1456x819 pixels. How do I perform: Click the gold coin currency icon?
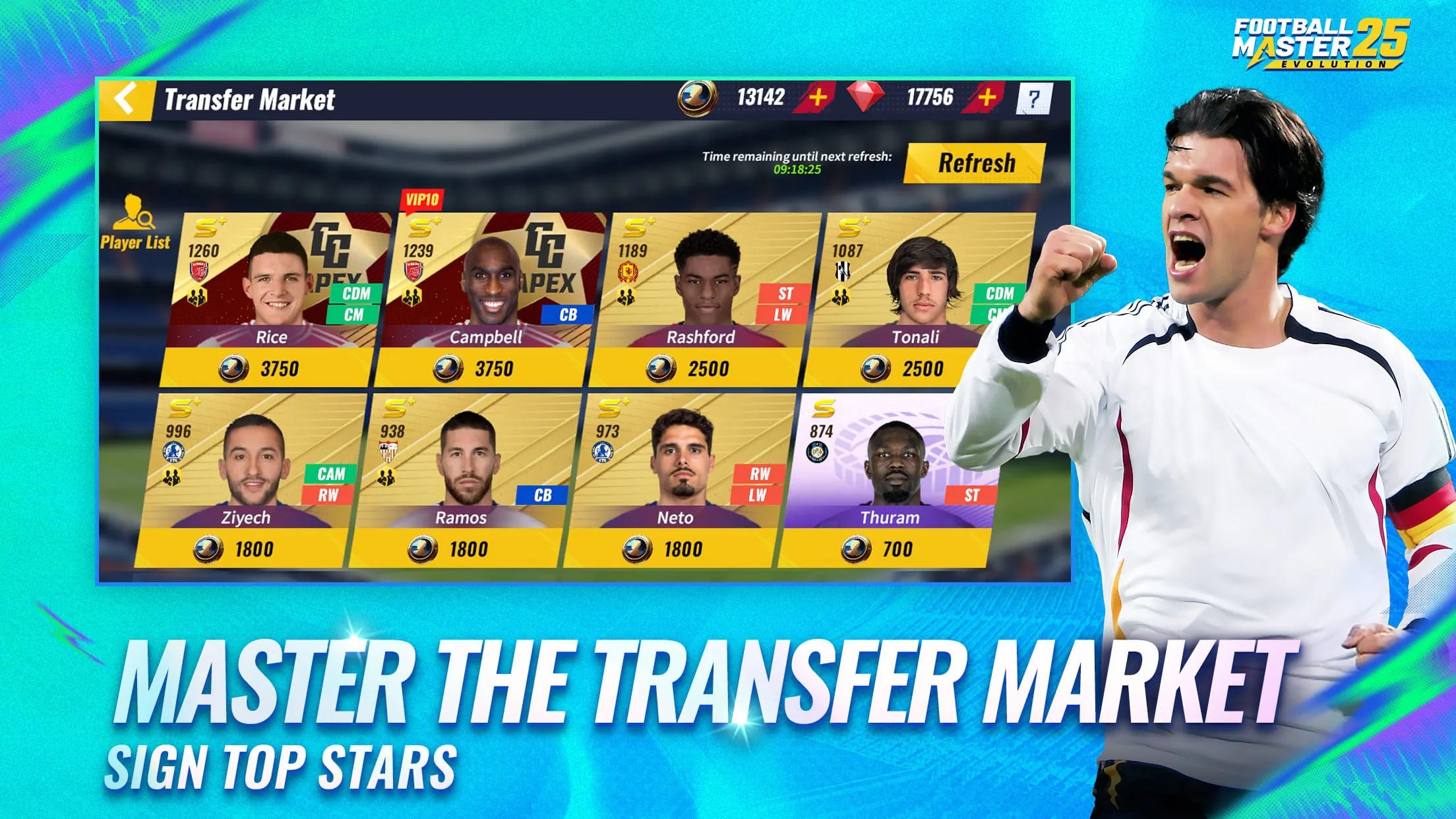[x=696, y=98]
